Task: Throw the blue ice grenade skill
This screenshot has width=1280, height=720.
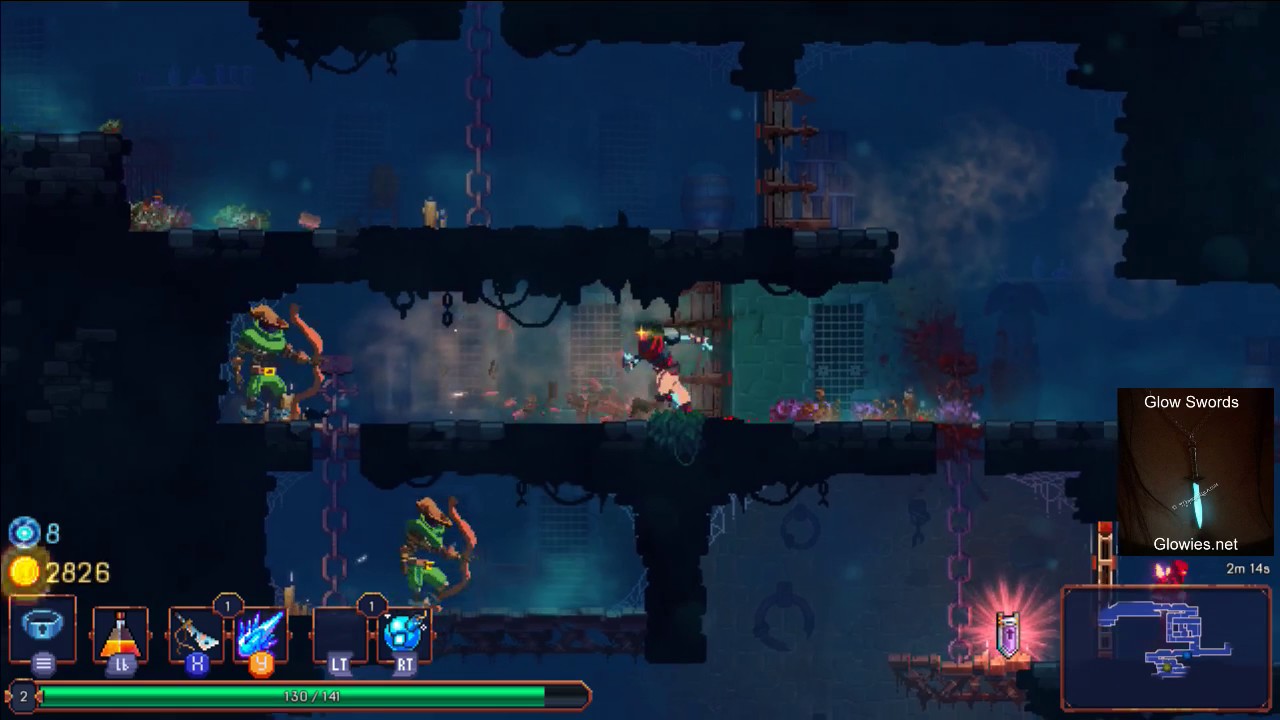Action: 405,634
